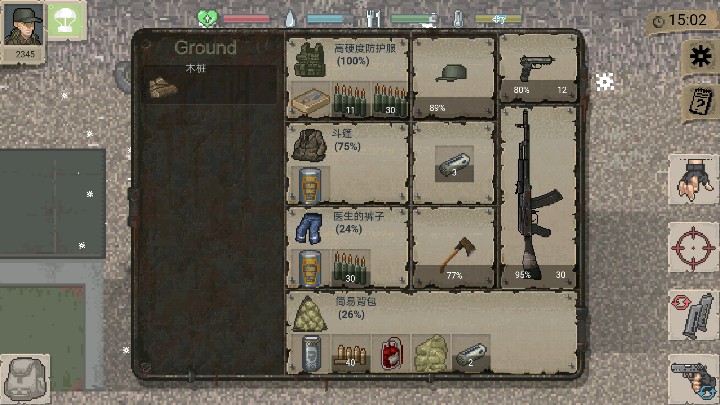The height and width of the screenshot is (405, 720).
Task: Select the blue doctor's pants slot
Action: coord(307,226)
